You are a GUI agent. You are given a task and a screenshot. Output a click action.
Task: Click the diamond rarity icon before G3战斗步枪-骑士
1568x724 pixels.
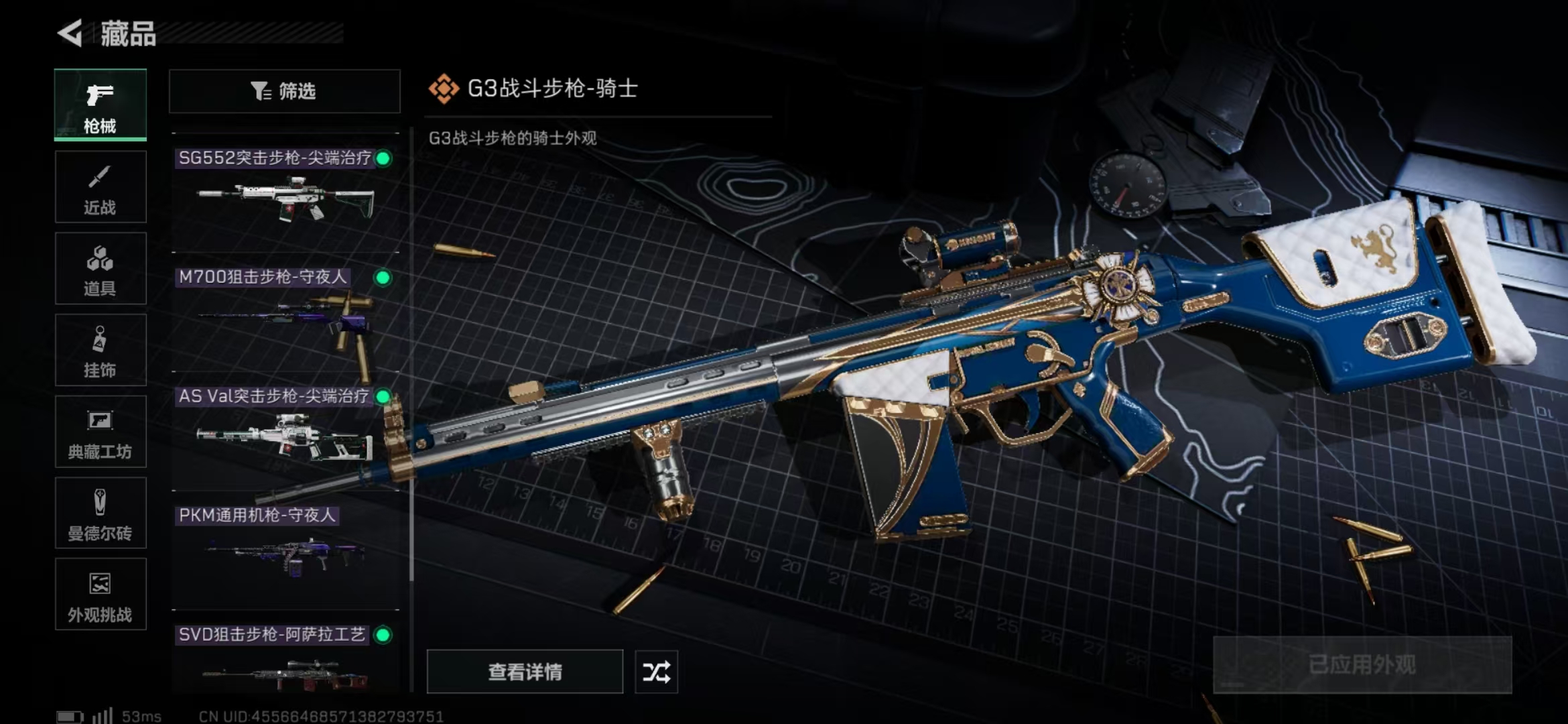coord(444,88)
